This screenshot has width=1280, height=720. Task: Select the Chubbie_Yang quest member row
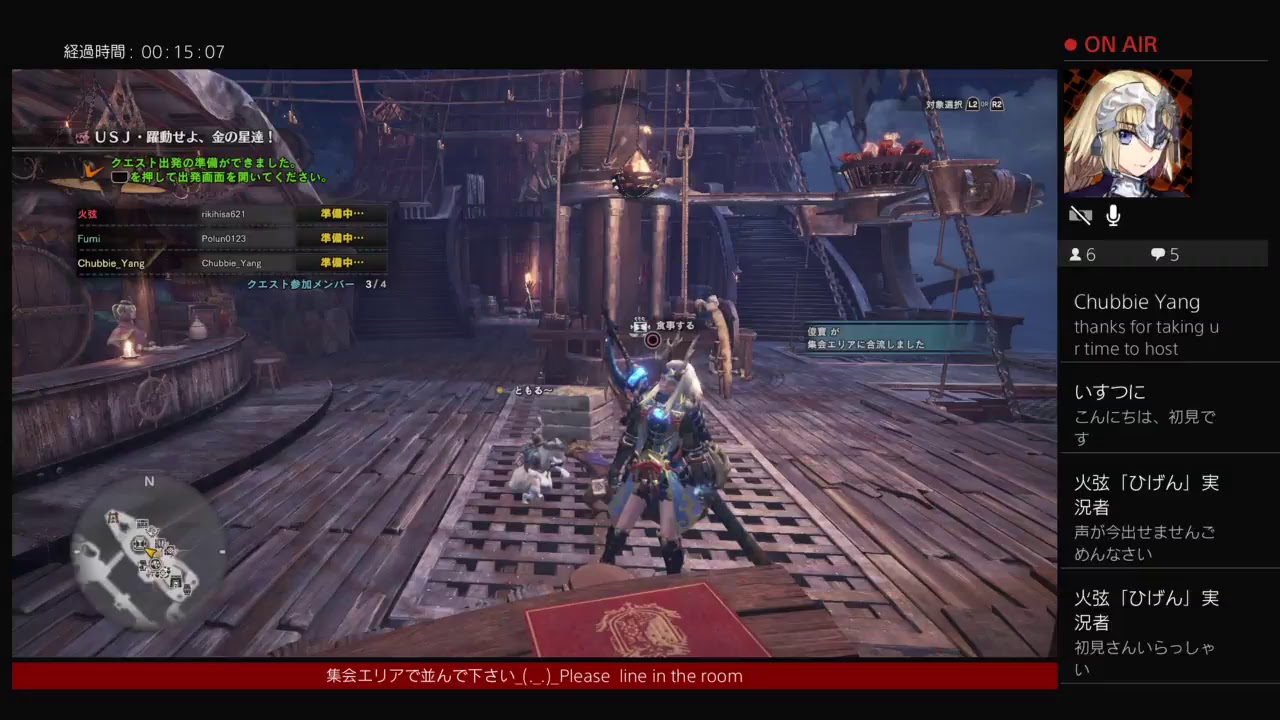click(230, 263)
